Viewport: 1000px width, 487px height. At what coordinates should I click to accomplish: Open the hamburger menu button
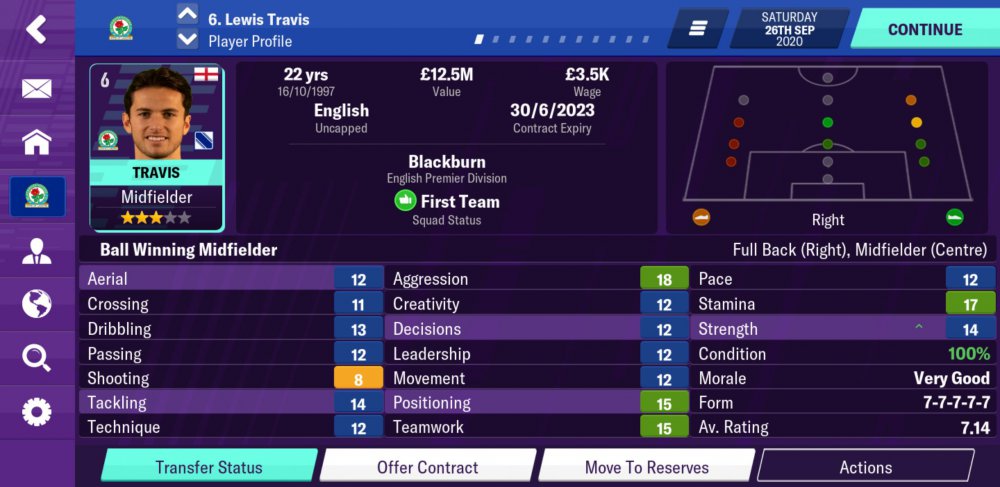click(698, 29)
